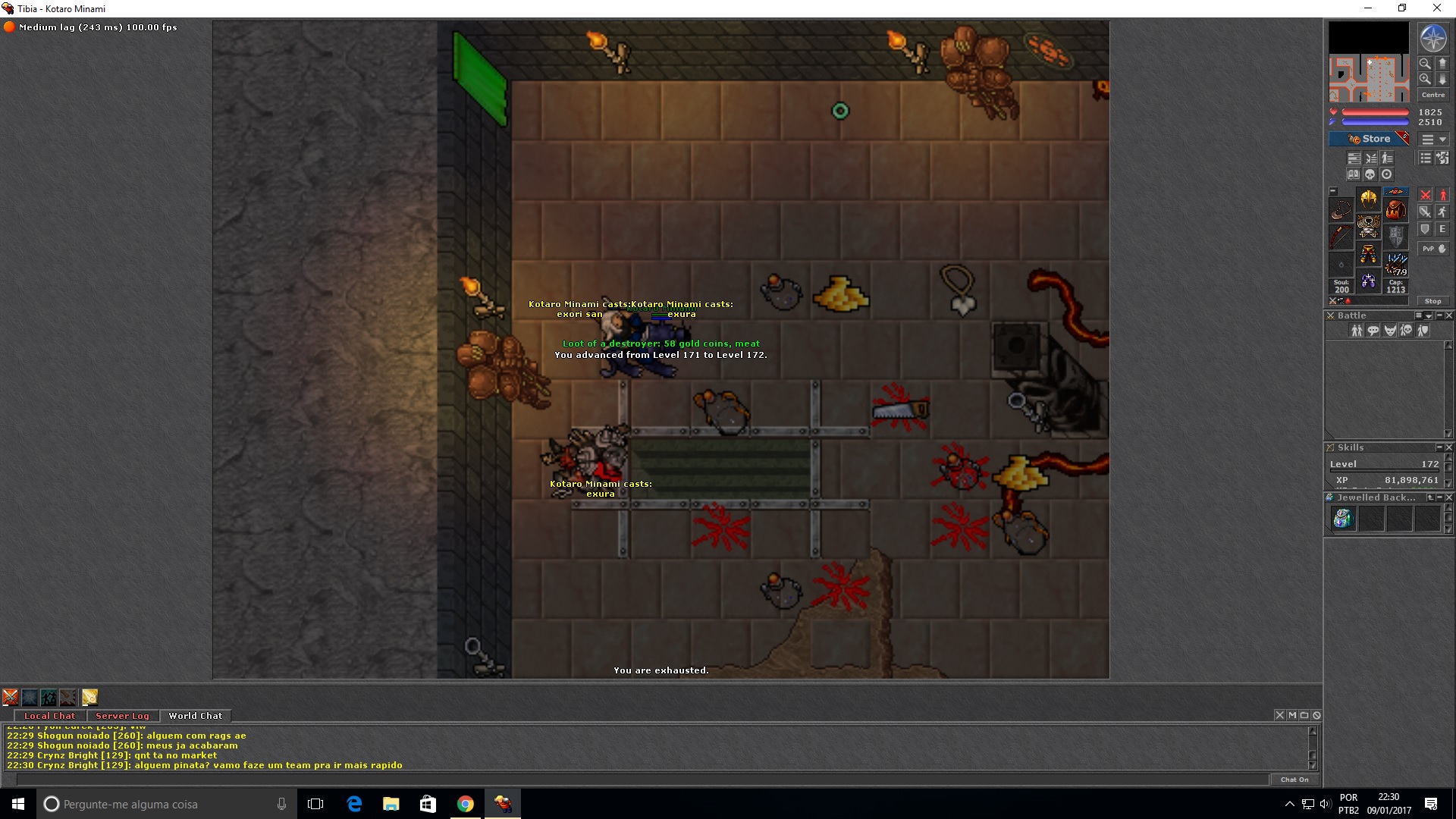1456x819 pixels.
Task: Click the minimap Centre button
Action: pos(1432,95)
